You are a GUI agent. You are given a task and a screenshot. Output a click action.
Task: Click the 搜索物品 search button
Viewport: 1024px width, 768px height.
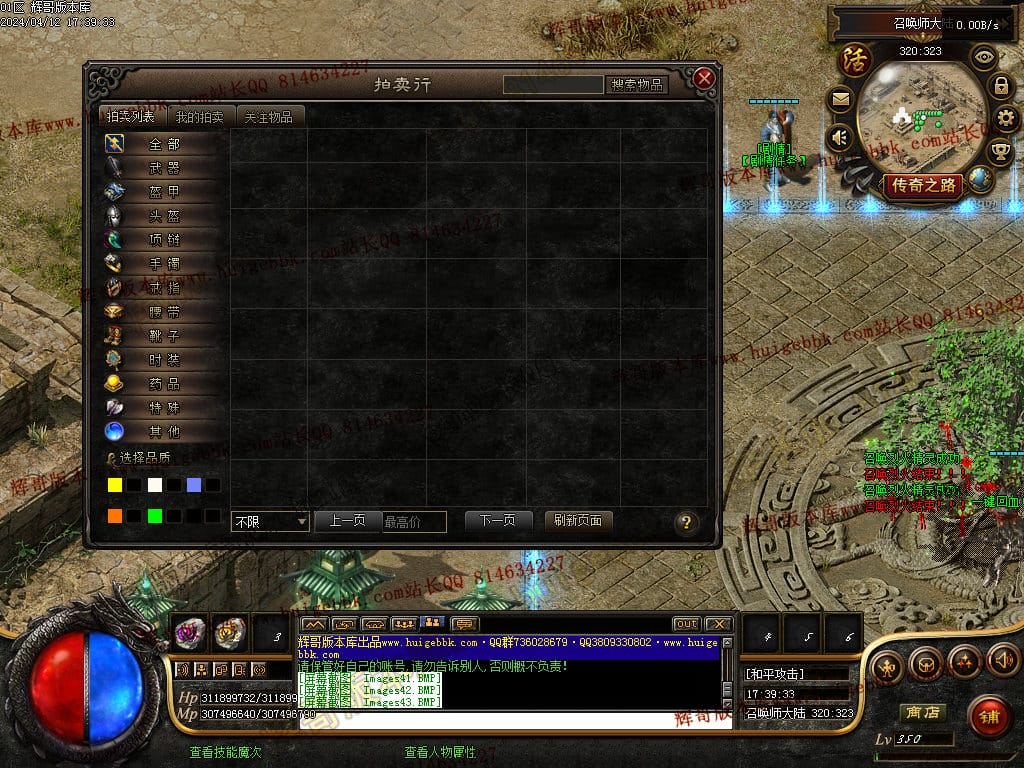(637, 85)
